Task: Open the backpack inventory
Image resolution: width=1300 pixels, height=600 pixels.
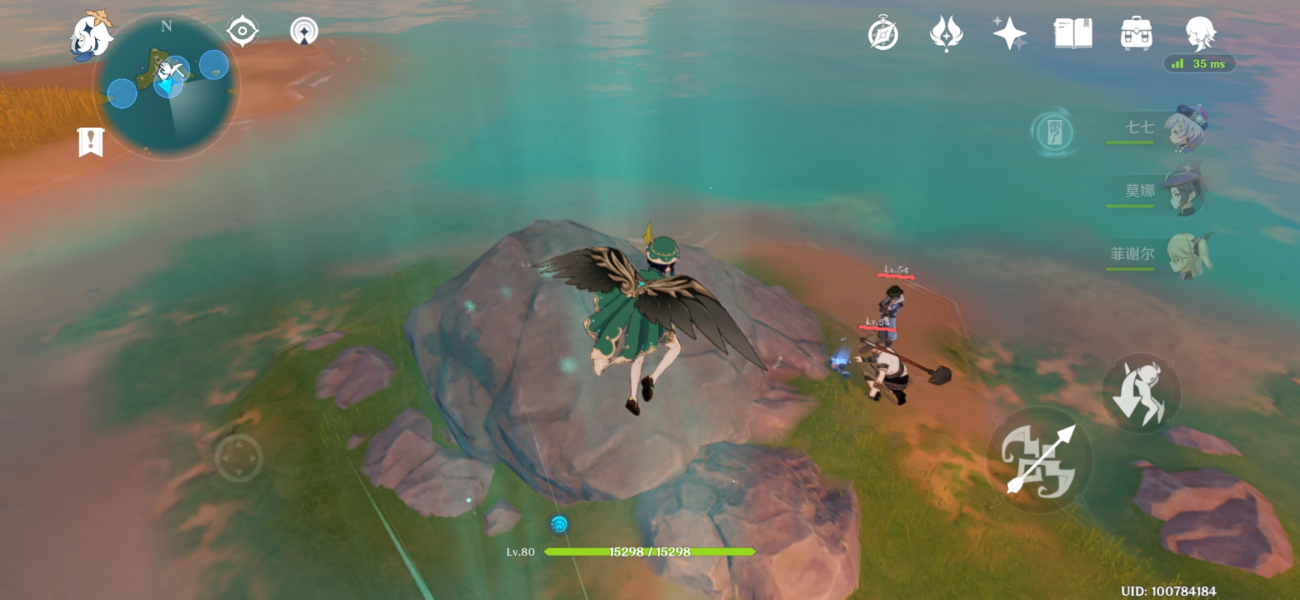Action: 1136,34
